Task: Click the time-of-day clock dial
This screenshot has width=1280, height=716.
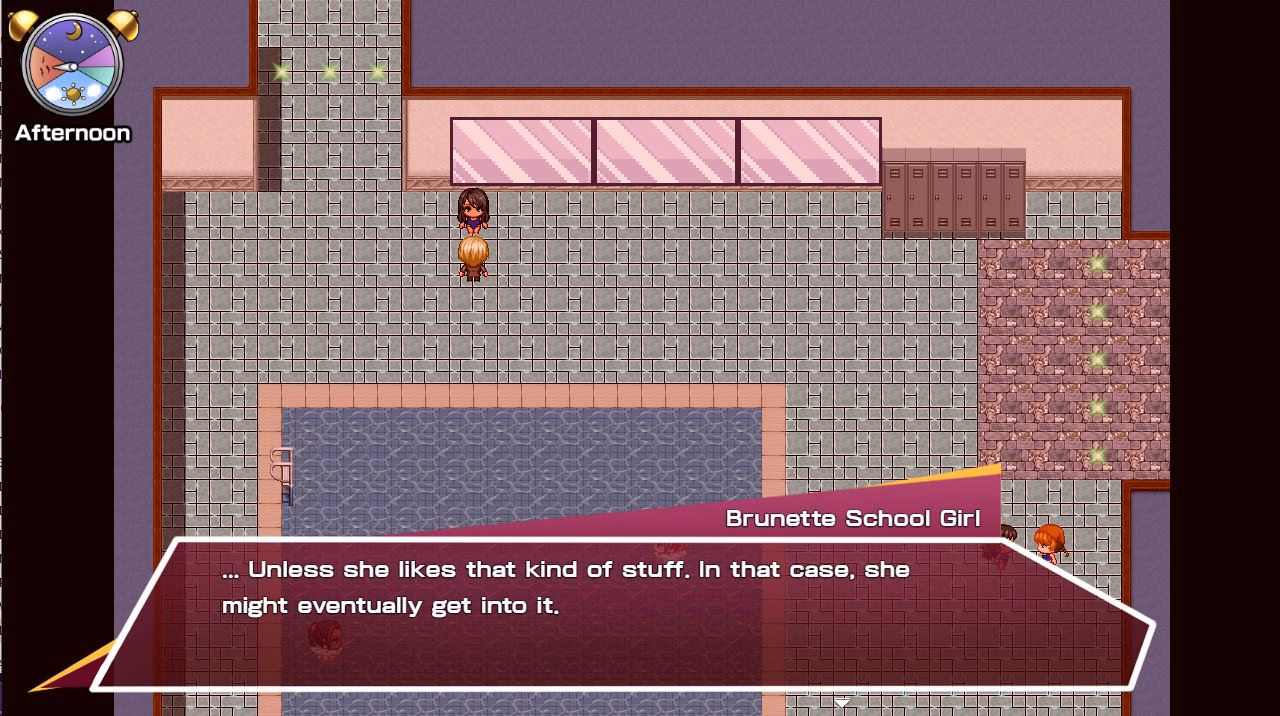Action: click(72, 66)
